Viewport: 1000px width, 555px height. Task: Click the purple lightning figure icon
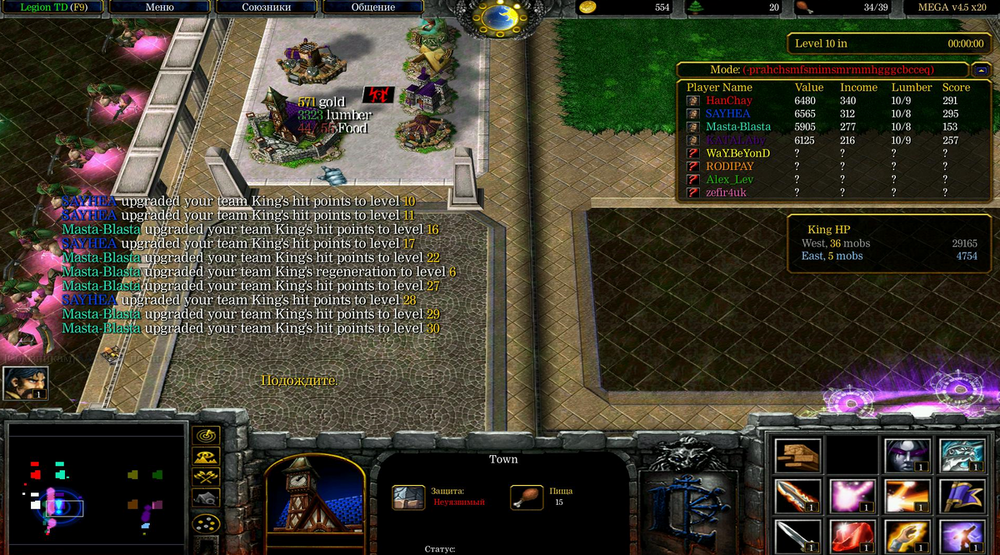pyautogui.click(x=960, y=536)
